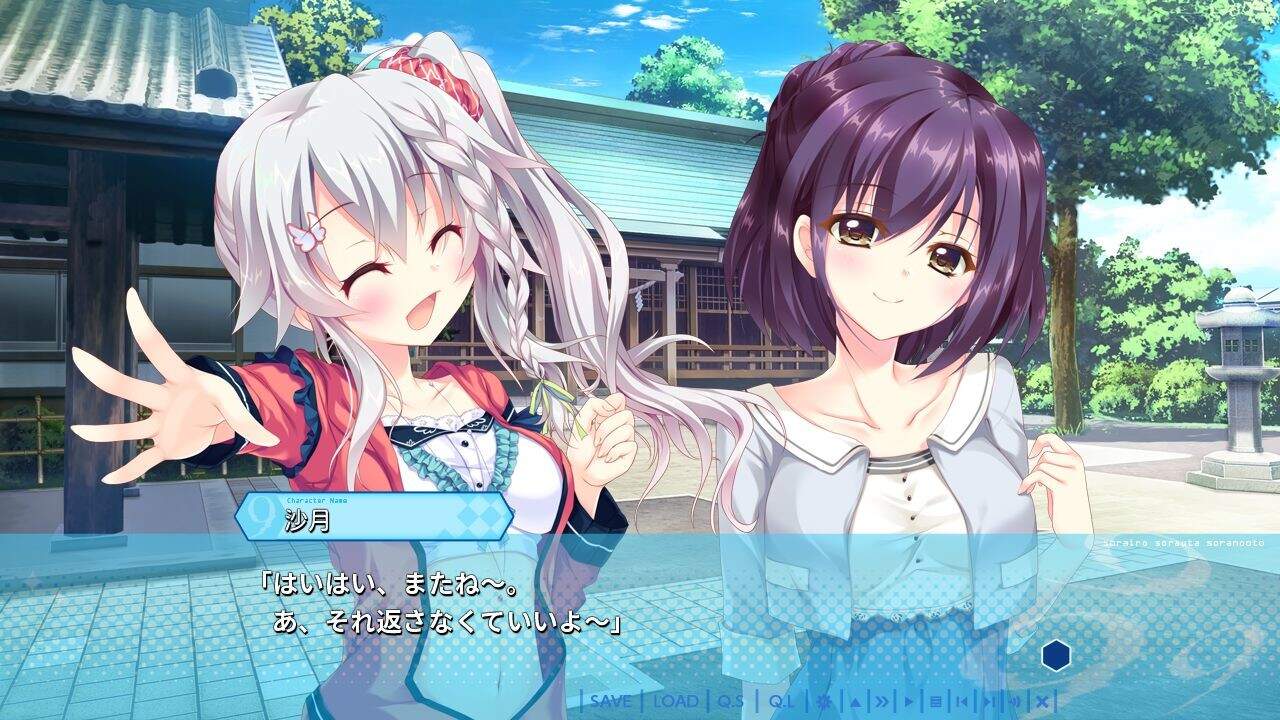Activate the double-arrow skip button

[883, 701]
